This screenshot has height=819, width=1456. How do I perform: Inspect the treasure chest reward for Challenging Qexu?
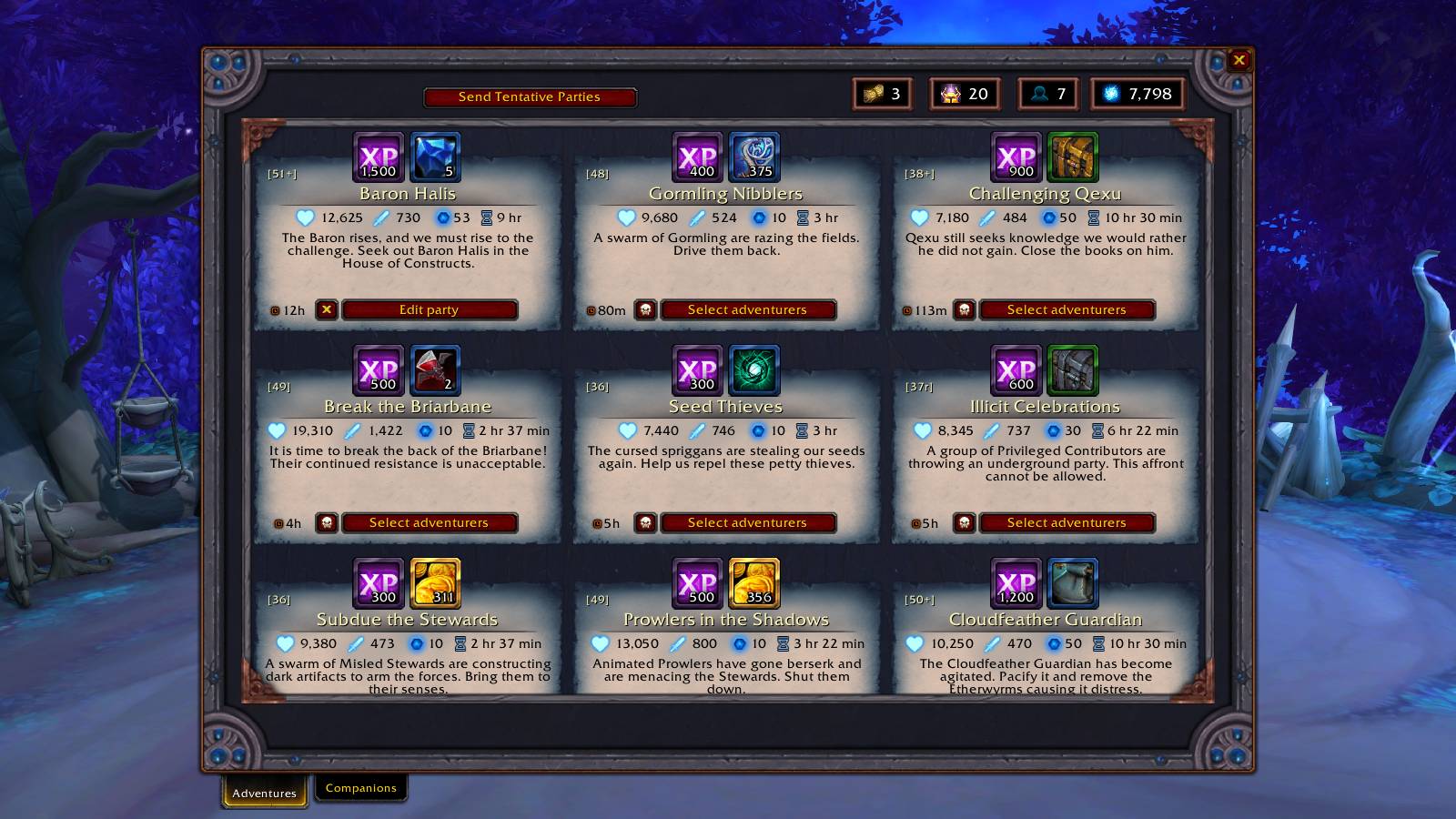[1072, 157]
